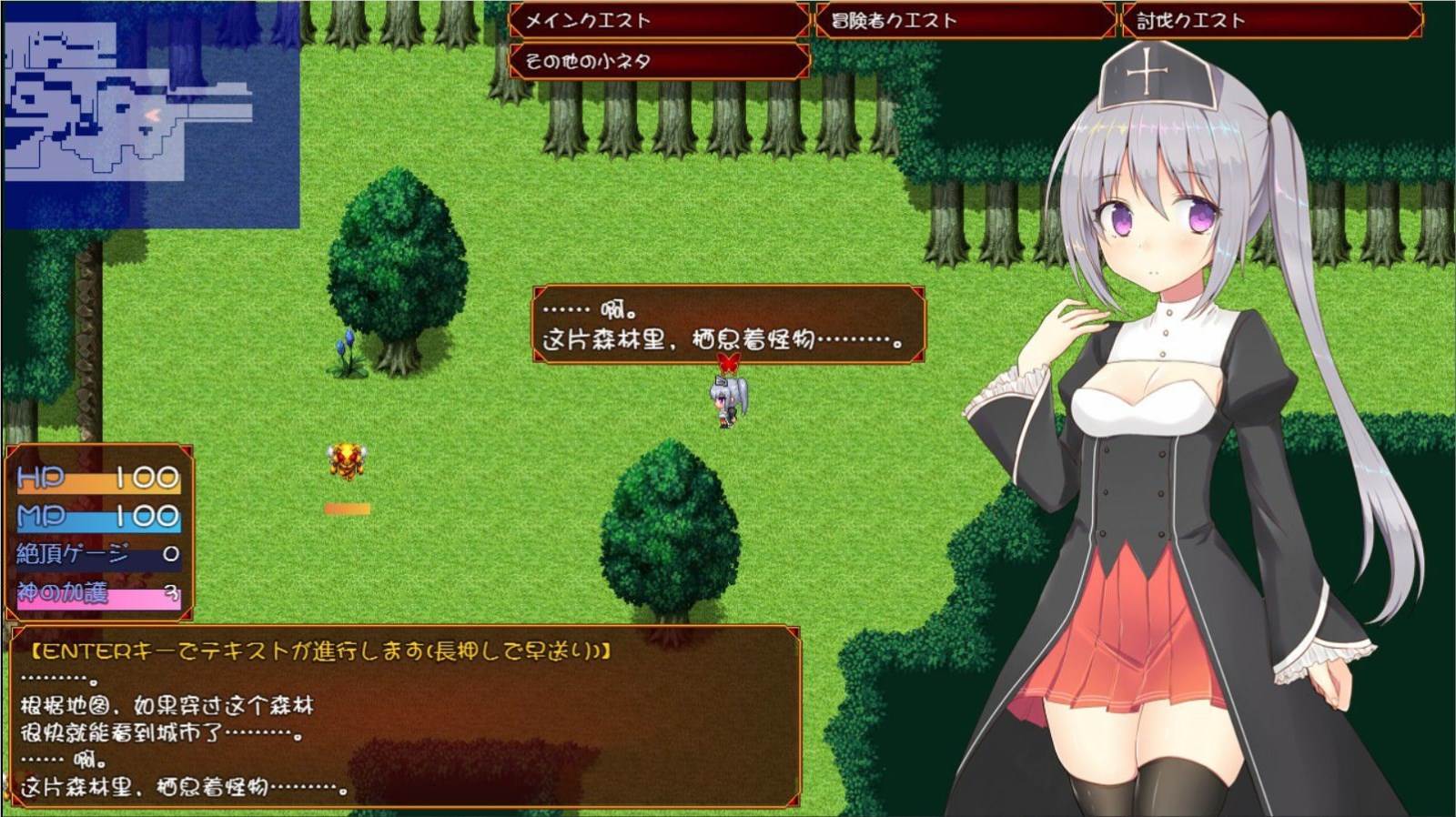Click the enemy's orange health bar
Viewport: 1456px width, 817px height.
click(x=349, y=509)
